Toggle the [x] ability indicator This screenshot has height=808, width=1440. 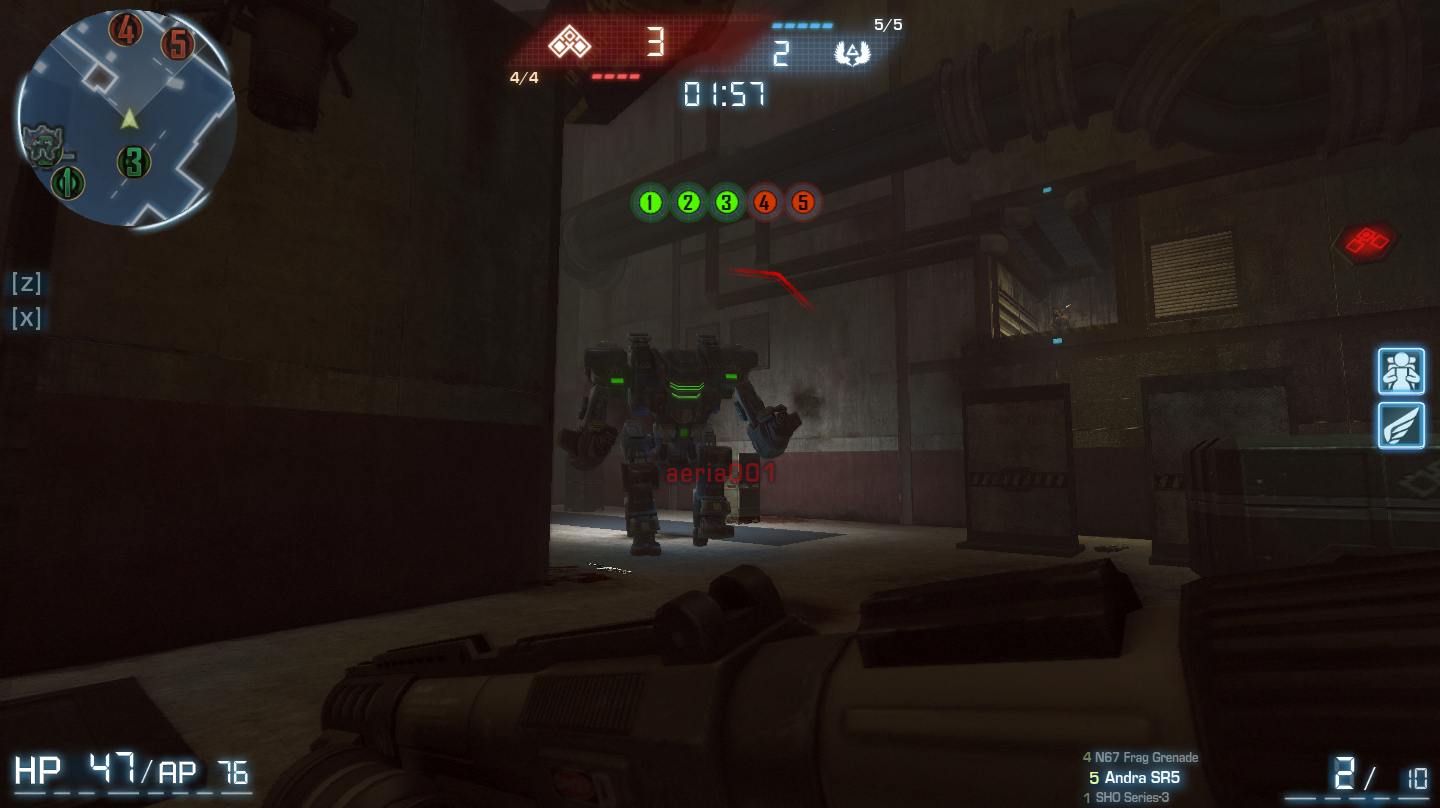click(26, 318)
